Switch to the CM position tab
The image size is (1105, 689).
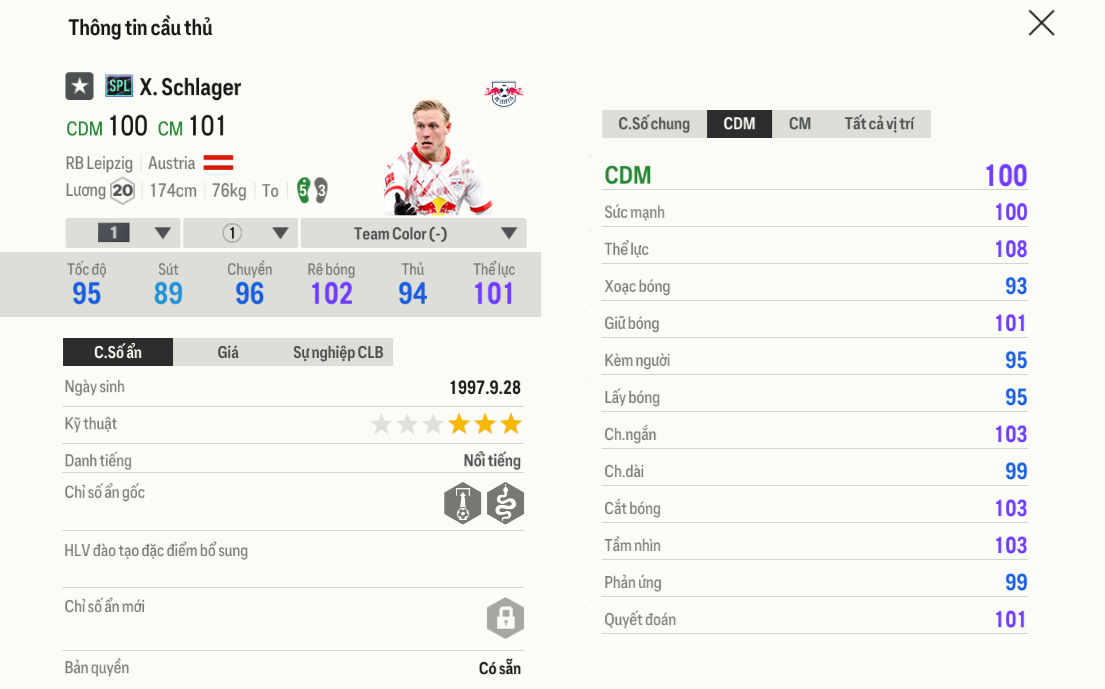pyautogui.click(x=799, y=124)
